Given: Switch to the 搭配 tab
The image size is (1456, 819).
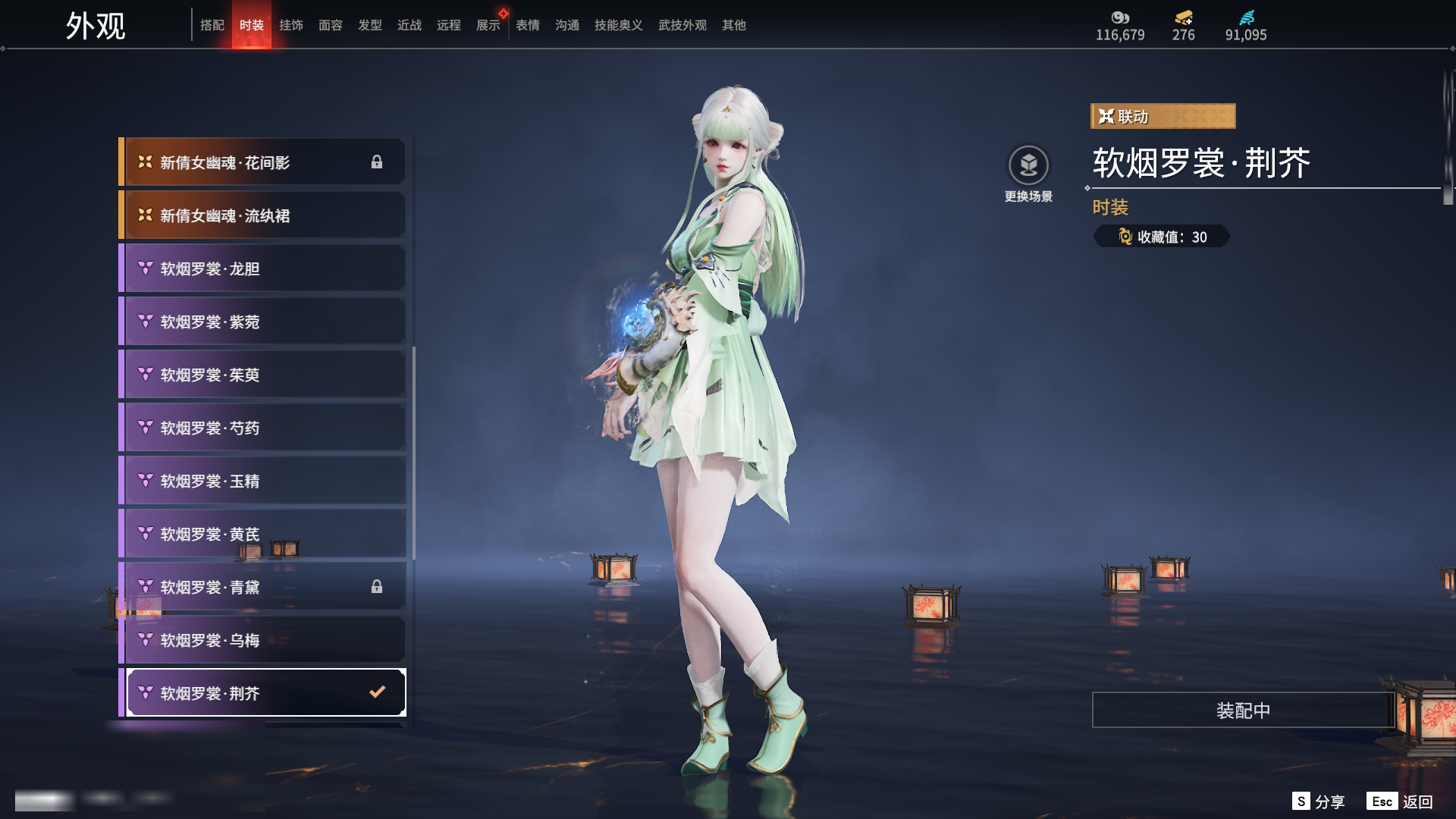Looking at the screenshot, I should 212,25.
